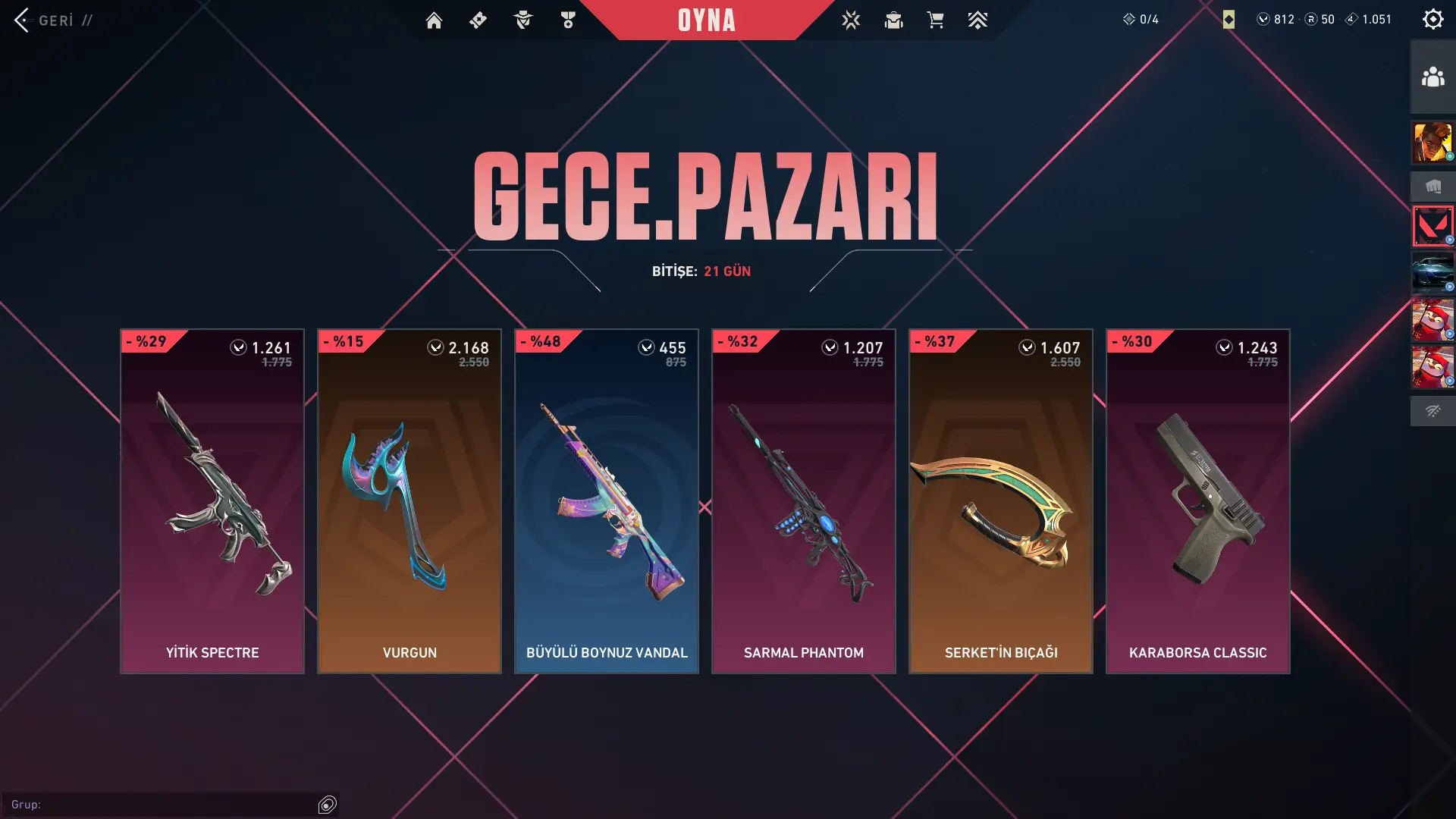Screen dimensions: 1456x819
Task: Choose the Vurgun melee offer card
Action: point(409,500)
